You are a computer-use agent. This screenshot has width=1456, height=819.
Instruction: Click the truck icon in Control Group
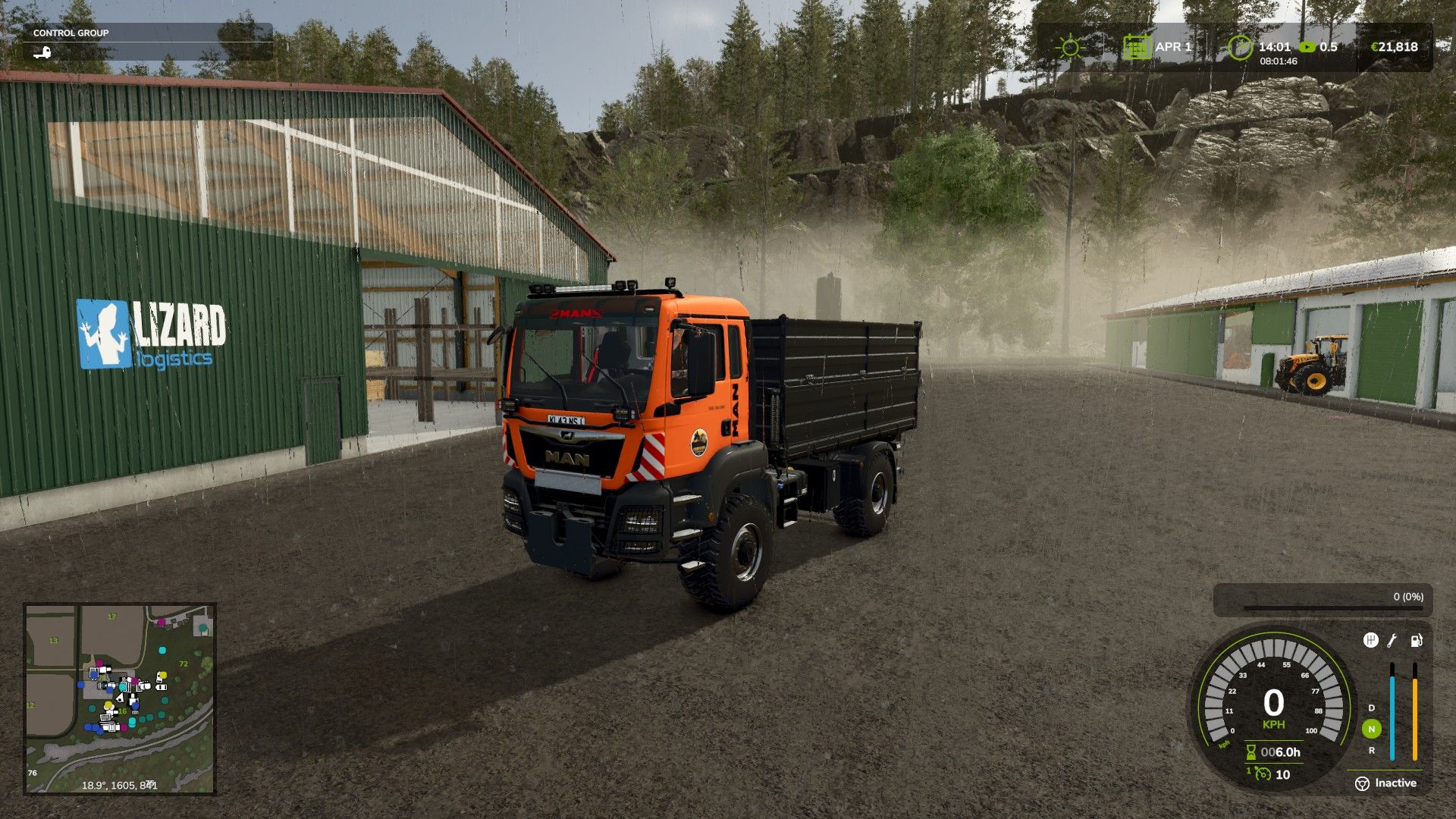pyautogui.click(x=43, y=52)
